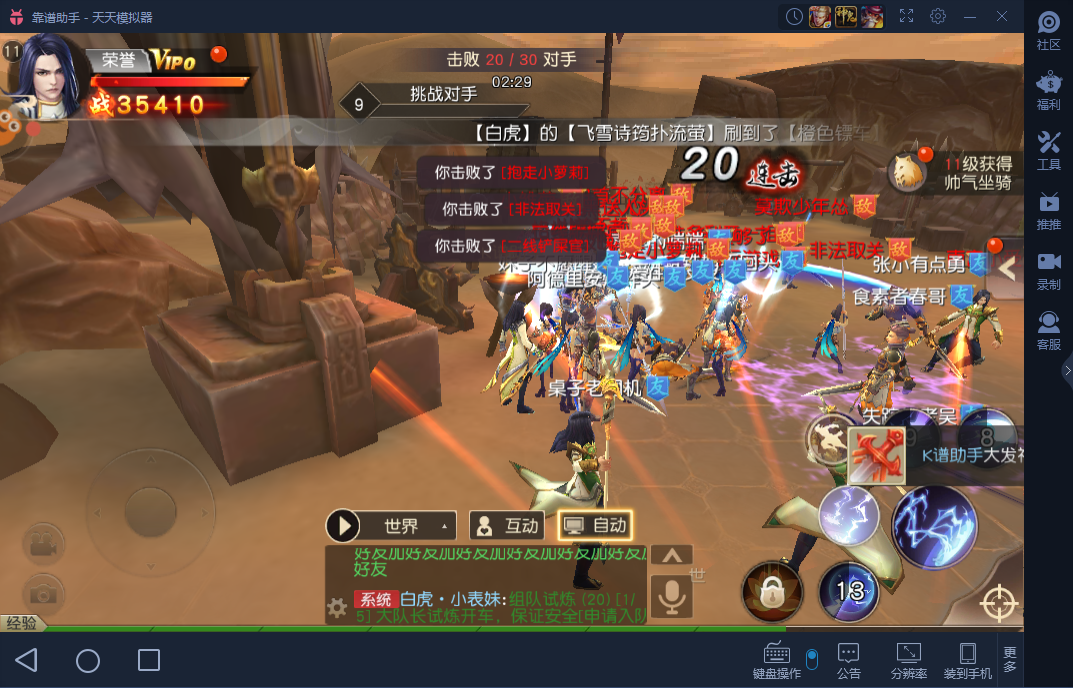
Task: Expand the side panel arrow at right edge
Action: (1007, 267)
